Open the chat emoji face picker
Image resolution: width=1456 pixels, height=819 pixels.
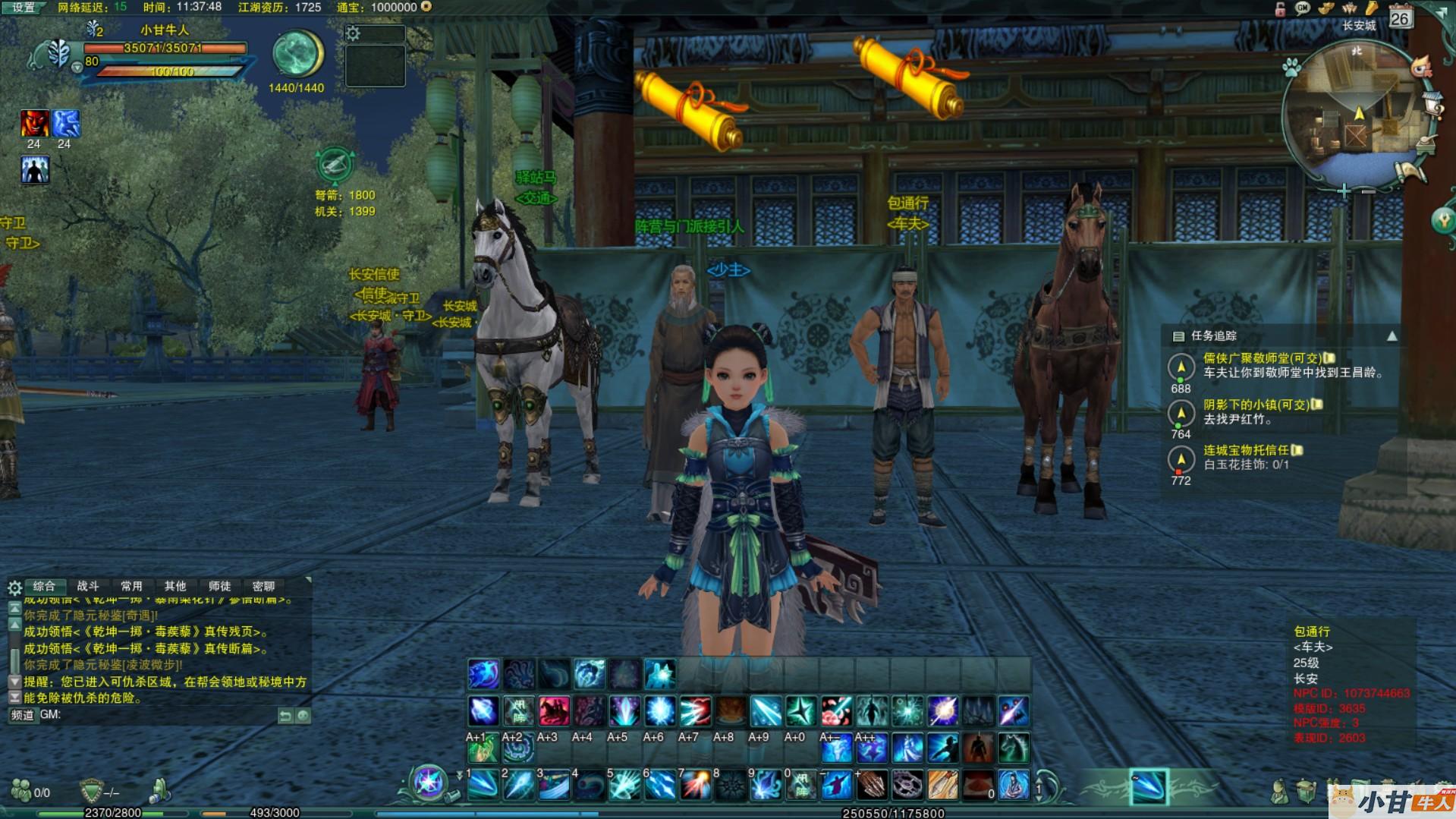point(303,716)
